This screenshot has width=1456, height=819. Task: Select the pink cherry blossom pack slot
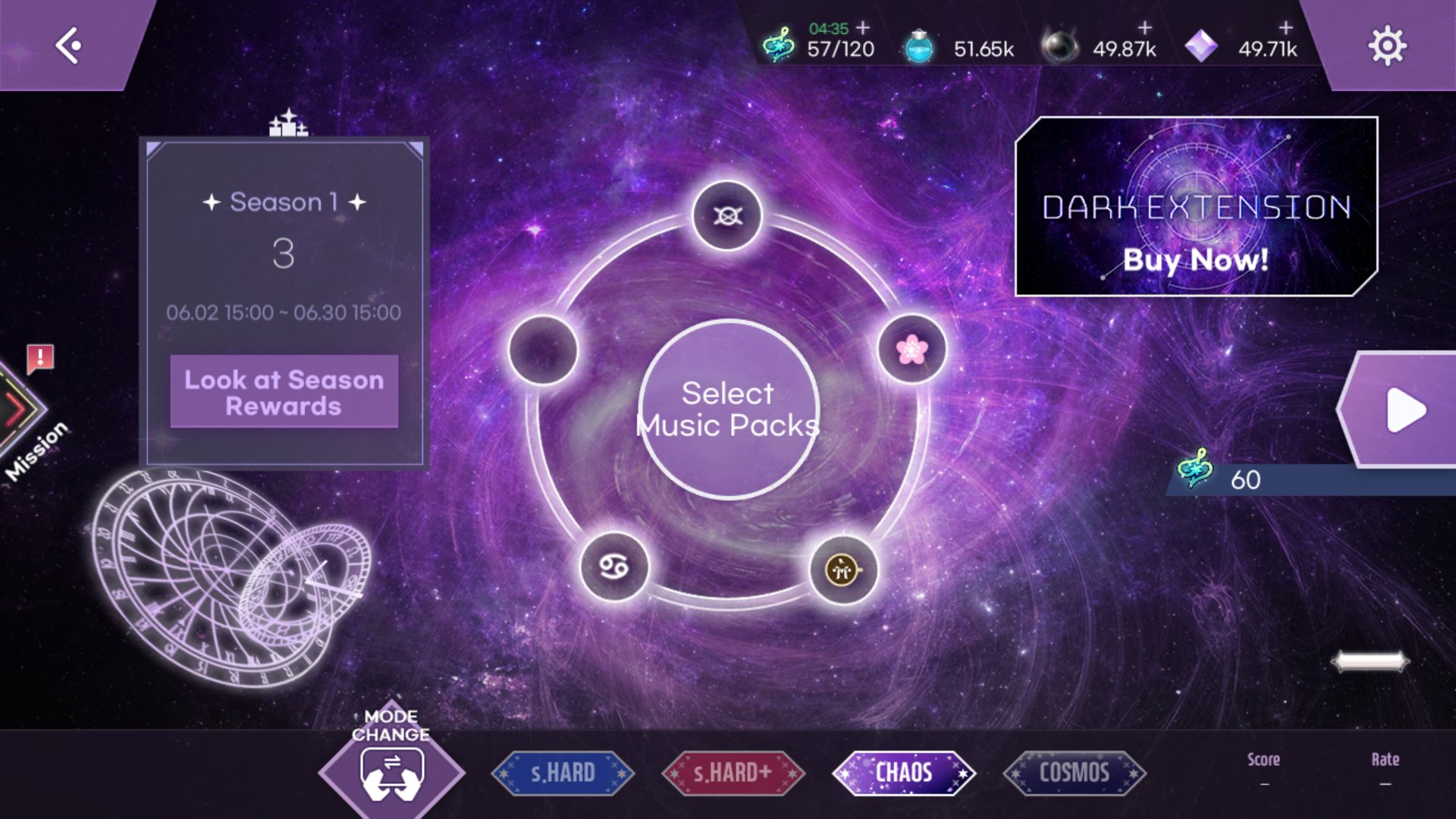912,350
